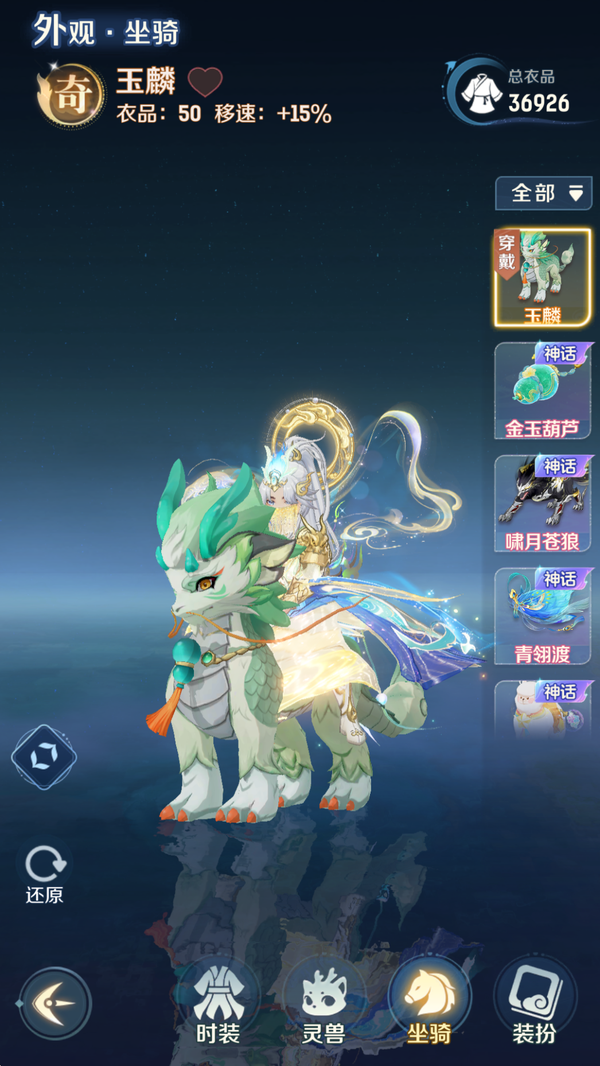600x1066 pixels.
Task: Pick the 啸月苍狼 wolf mount
Action: 543,504
